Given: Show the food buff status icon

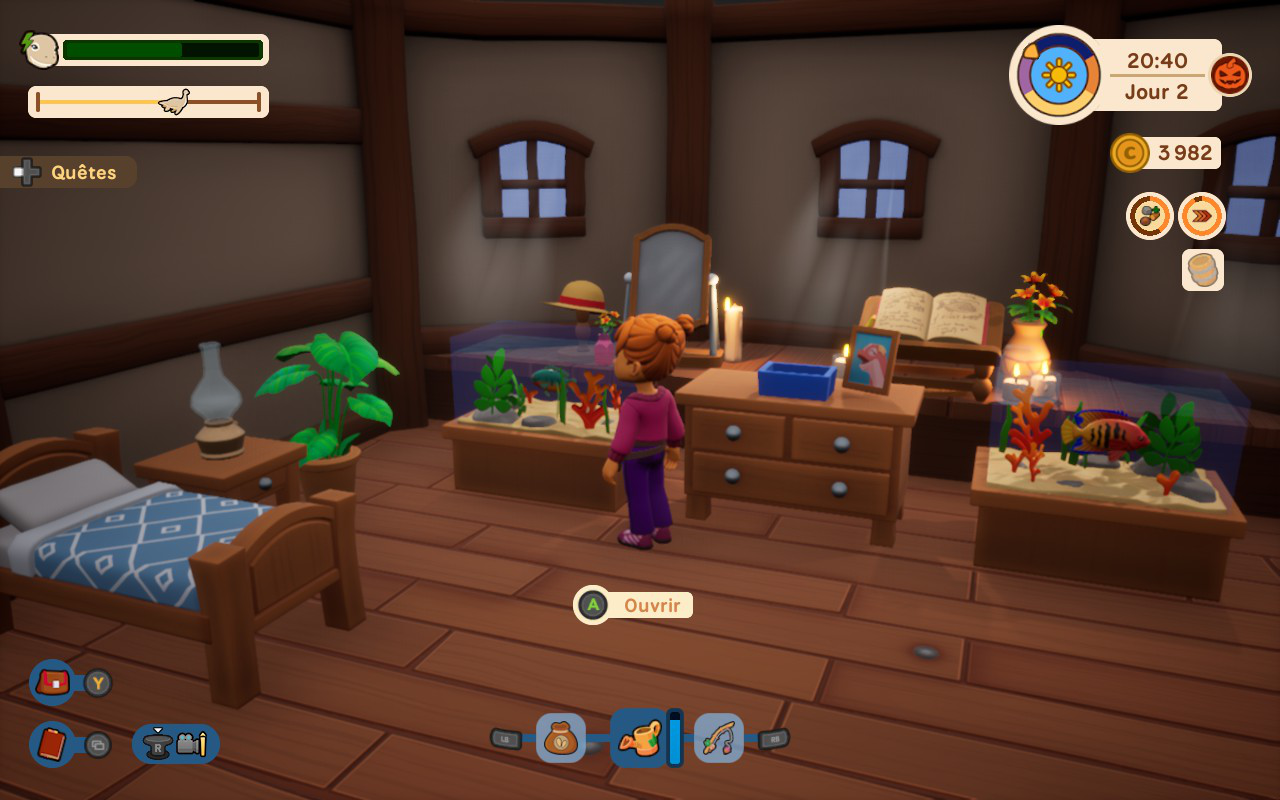Looking at the screenshot, I should 1150,216.
